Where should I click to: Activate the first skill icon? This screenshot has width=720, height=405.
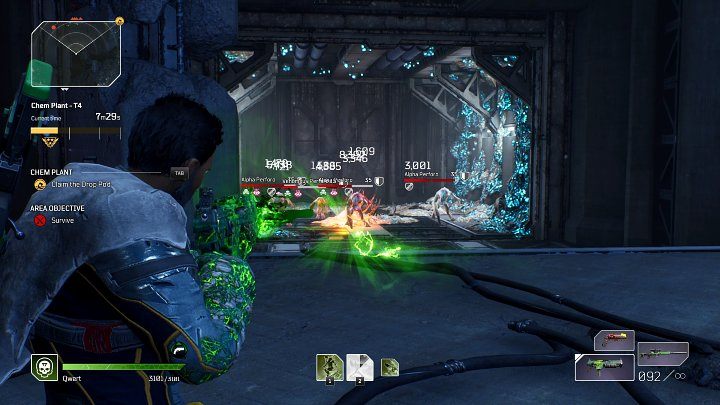[330, 367]
